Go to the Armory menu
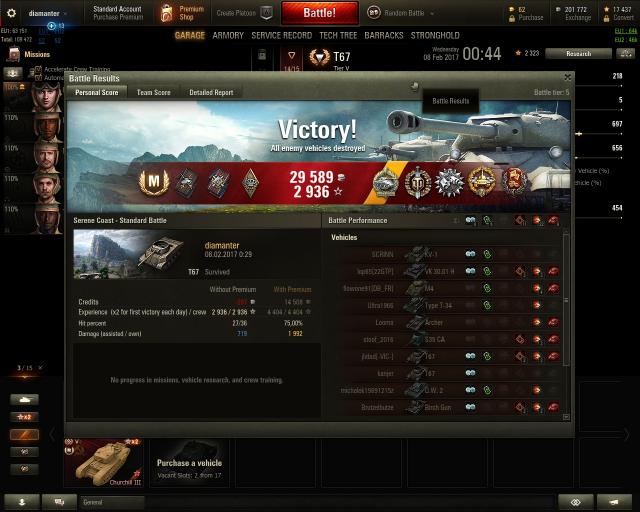The height and width of the screenshot is (512, 640). tap(228, 35)
